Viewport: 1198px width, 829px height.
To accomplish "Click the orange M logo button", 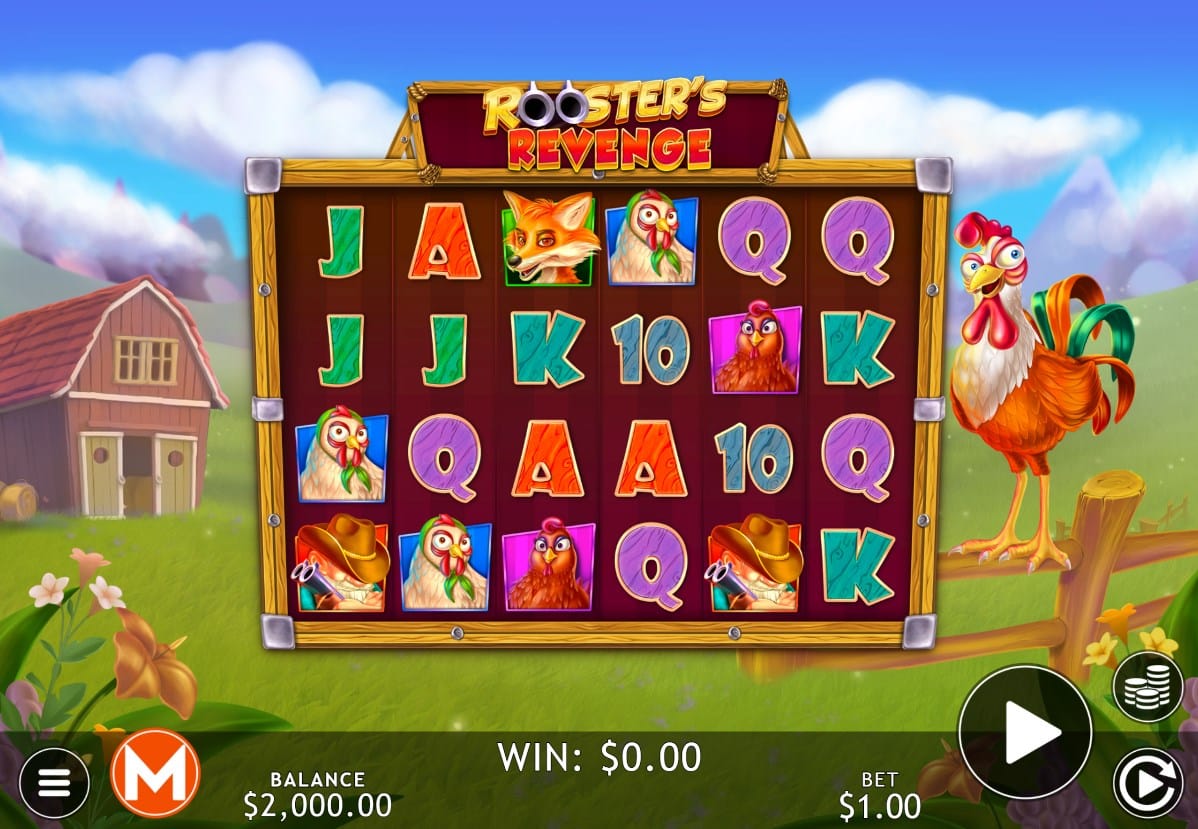I will [155, 774].
